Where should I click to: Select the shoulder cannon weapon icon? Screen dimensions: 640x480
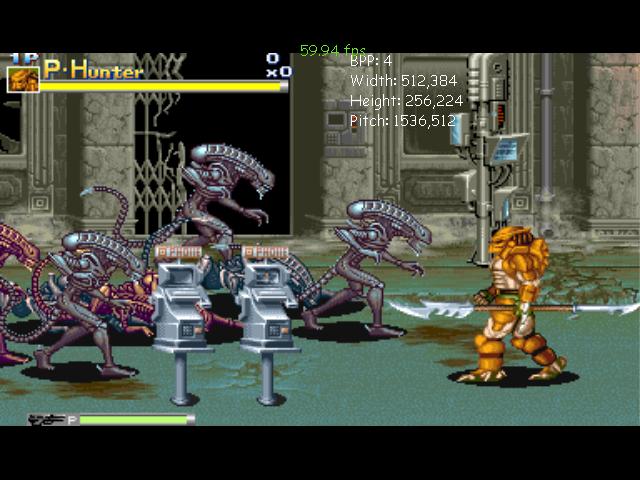(x=46, y=421)
